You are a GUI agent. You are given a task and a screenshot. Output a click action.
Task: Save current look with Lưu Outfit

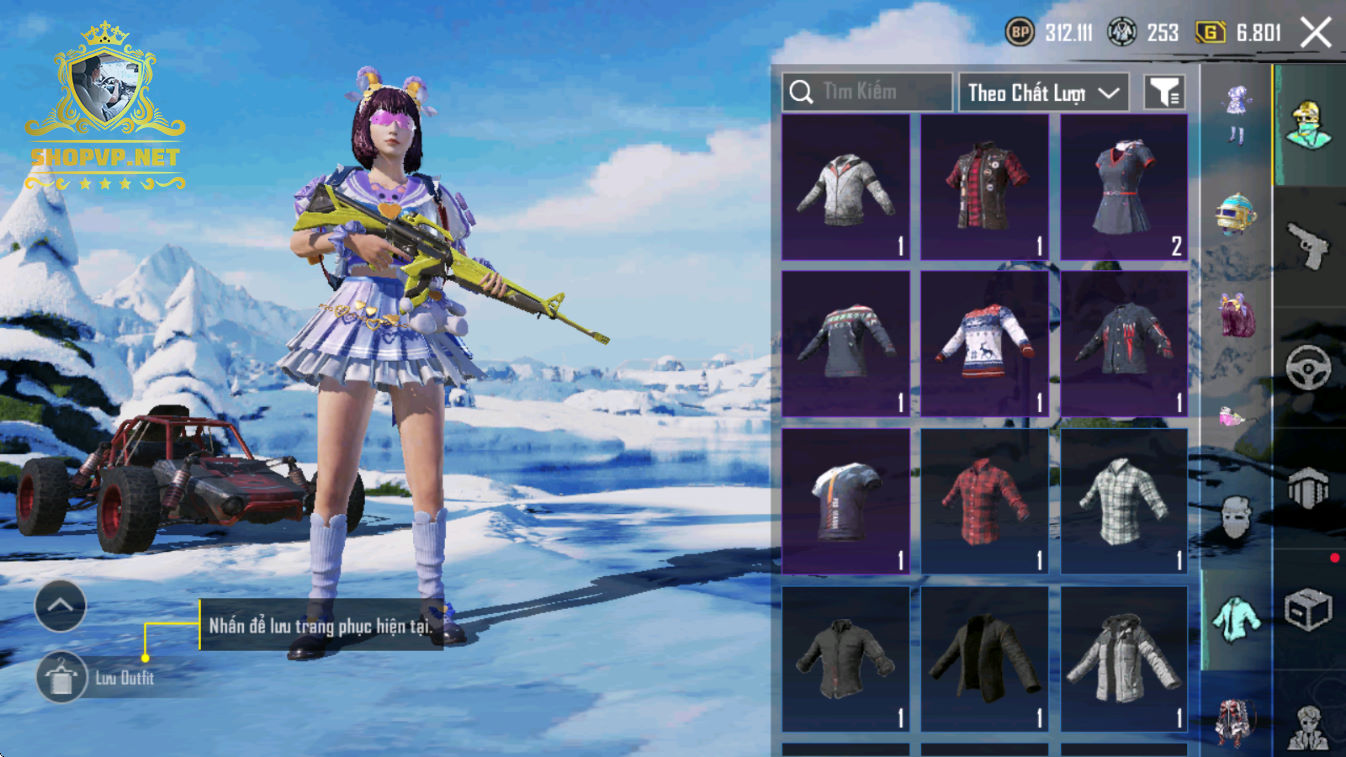pyautogui.click(x=61, y=677)
